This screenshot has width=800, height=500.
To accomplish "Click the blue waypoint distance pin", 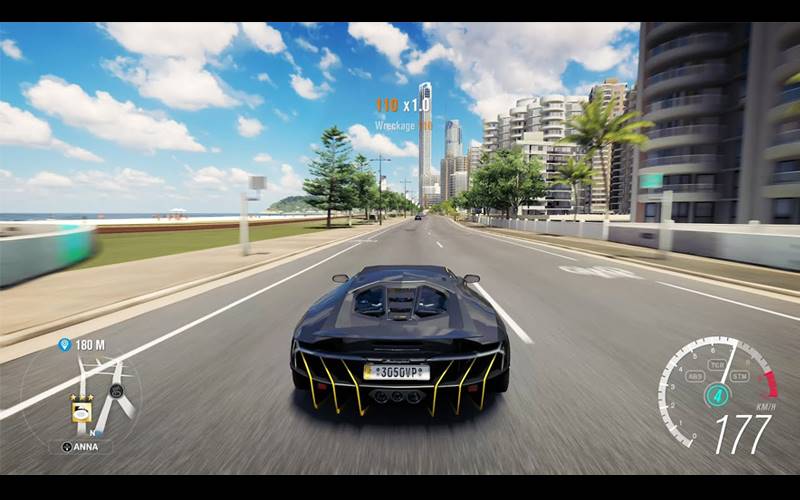I will (66, 345).
